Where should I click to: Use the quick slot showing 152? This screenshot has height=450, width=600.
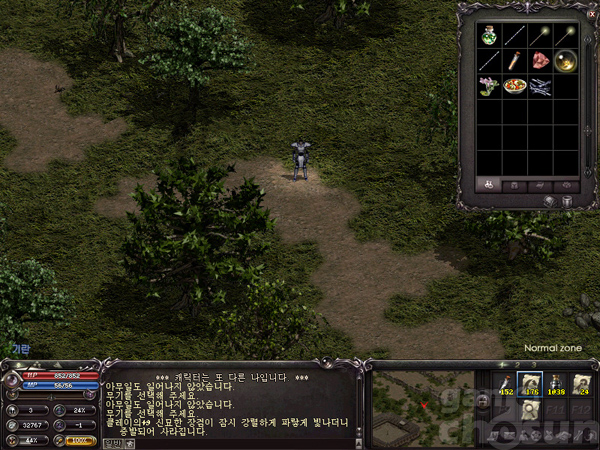pos(505,387)
